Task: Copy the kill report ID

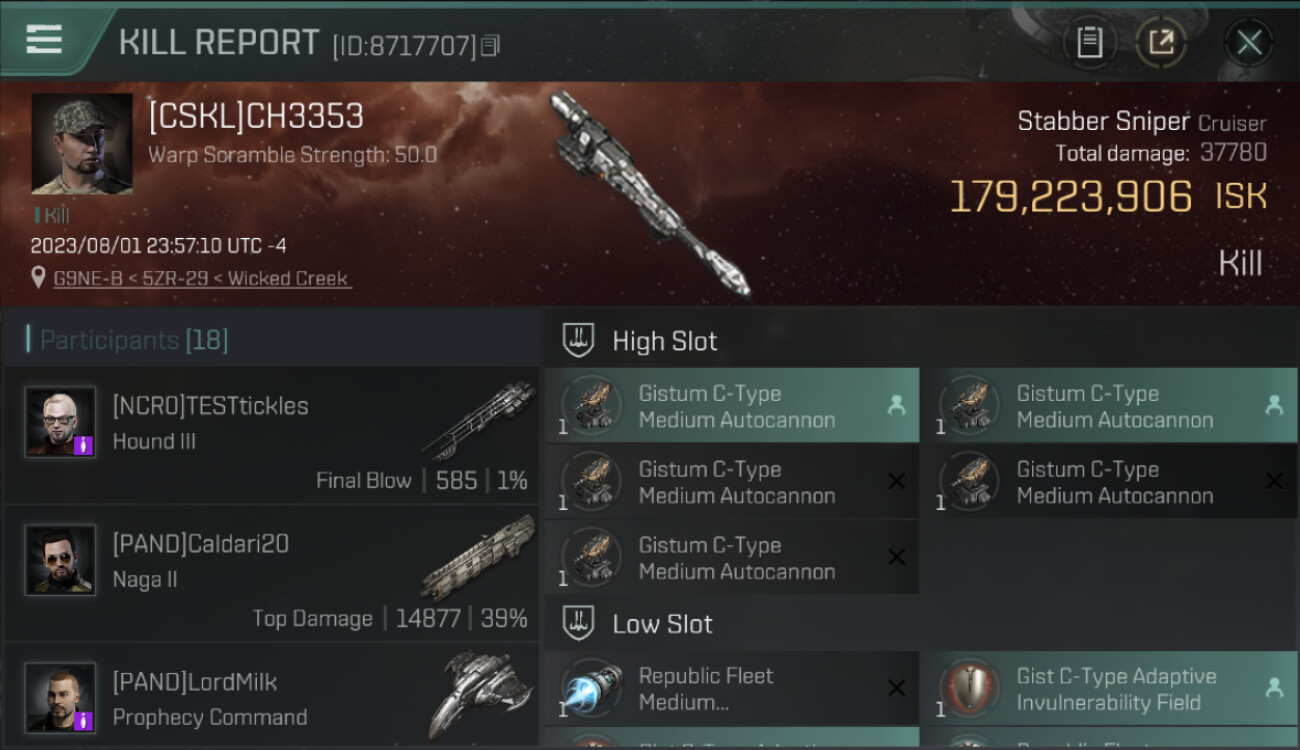Action: (x=490, y=45)
